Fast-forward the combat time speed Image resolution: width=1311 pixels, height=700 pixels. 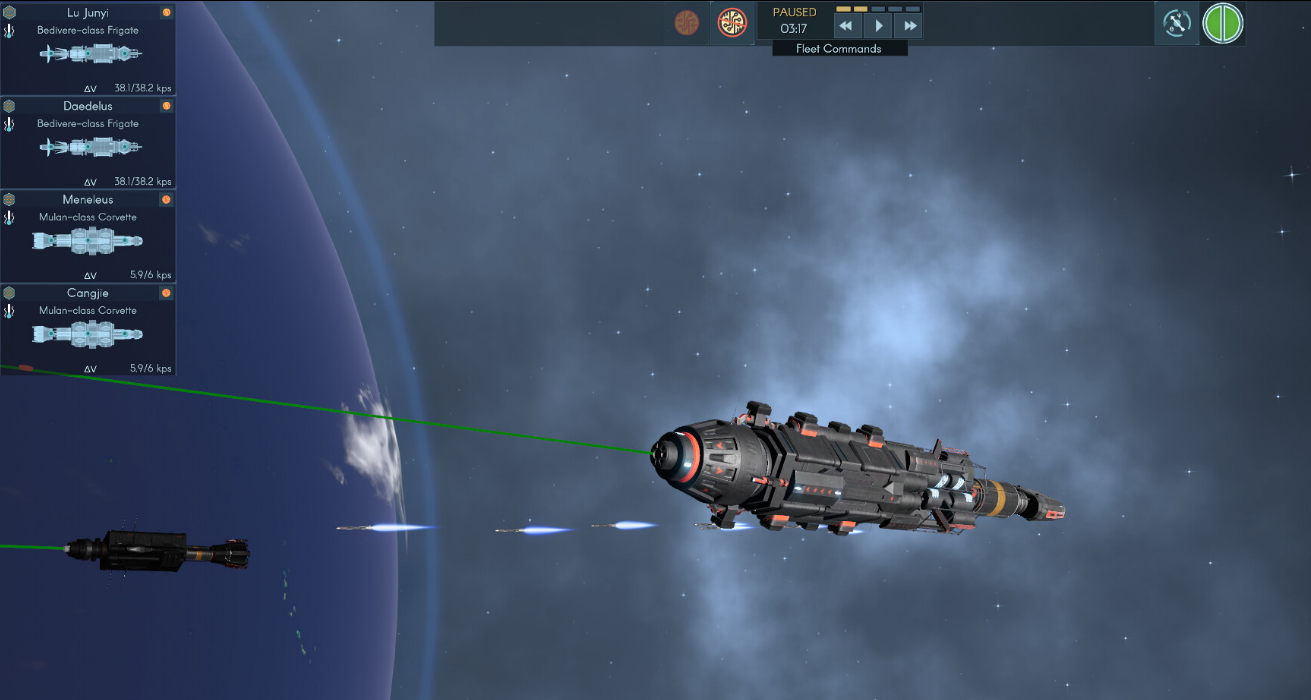(909, 26)
